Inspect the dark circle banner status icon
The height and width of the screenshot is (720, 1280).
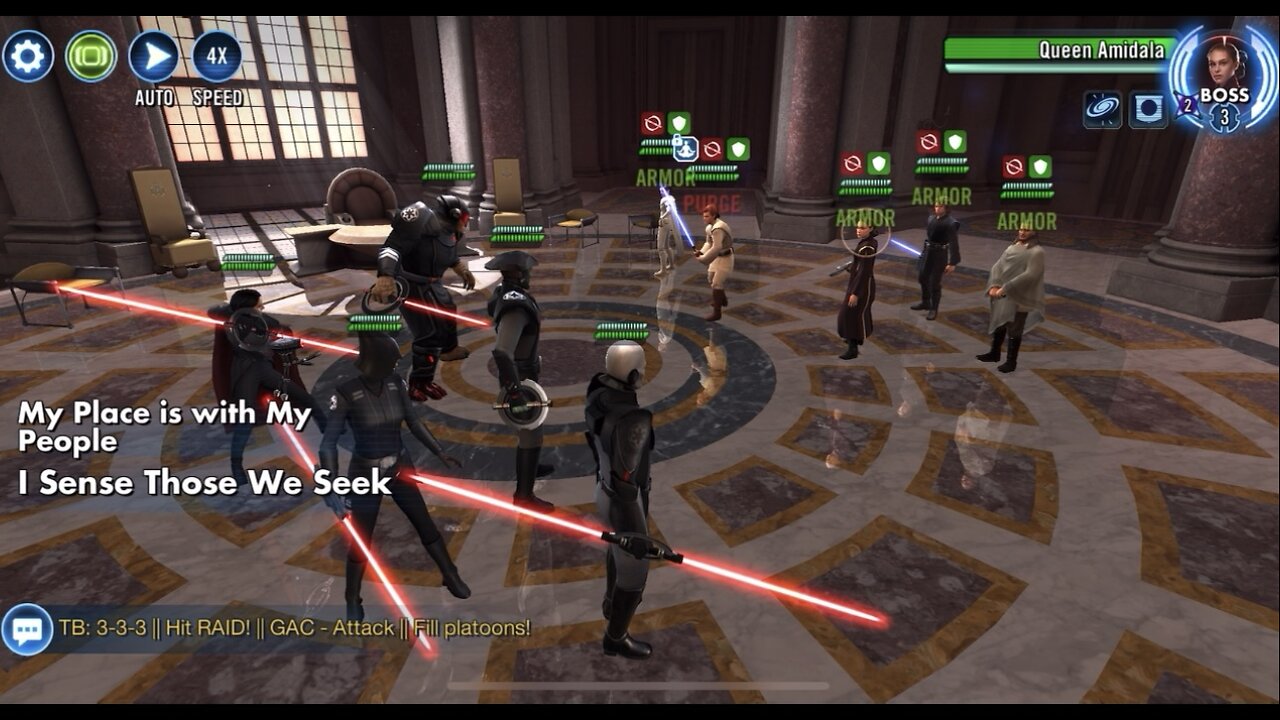click(1148, 110)
